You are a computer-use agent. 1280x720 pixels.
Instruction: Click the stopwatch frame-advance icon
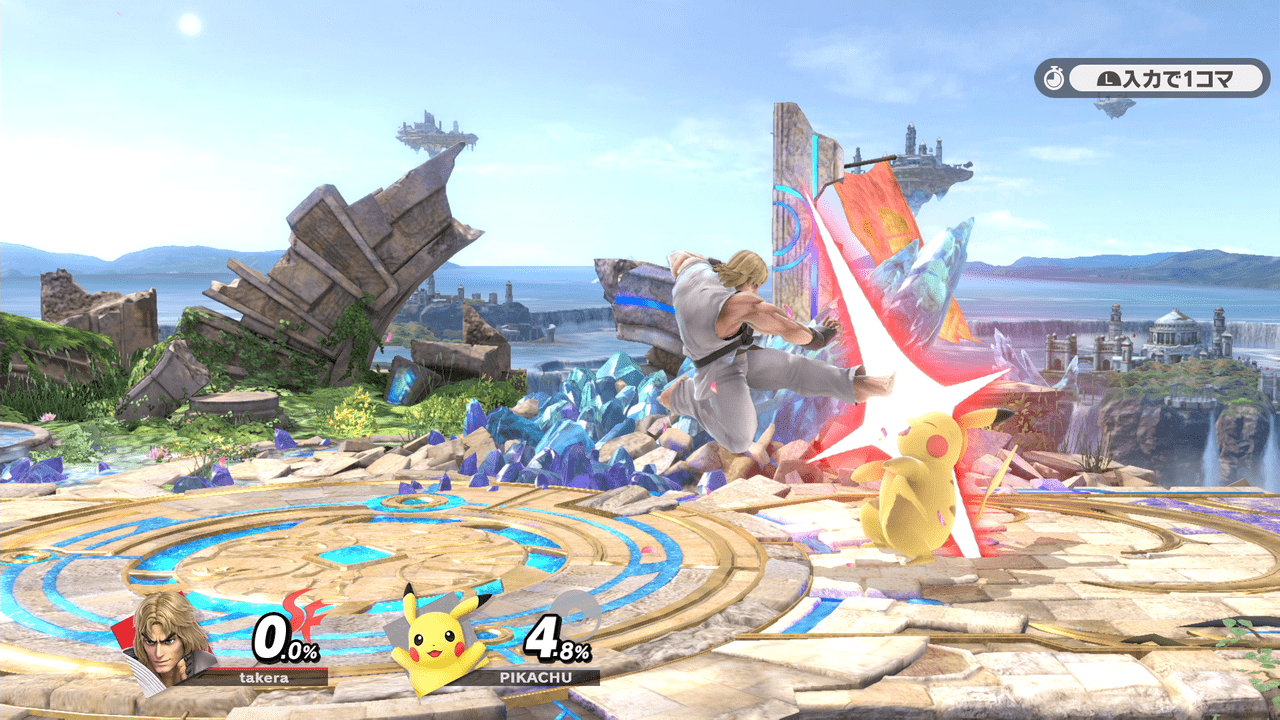(1053, 77)
